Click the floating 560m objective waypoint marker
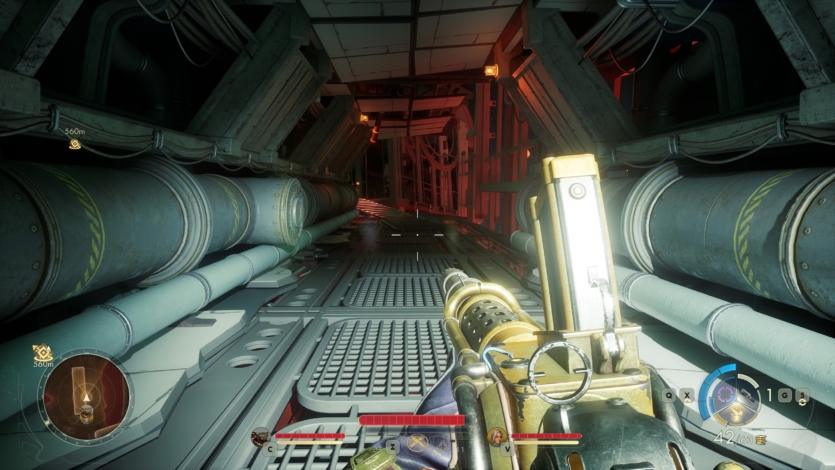835x470 pixels. coord(75,144)
